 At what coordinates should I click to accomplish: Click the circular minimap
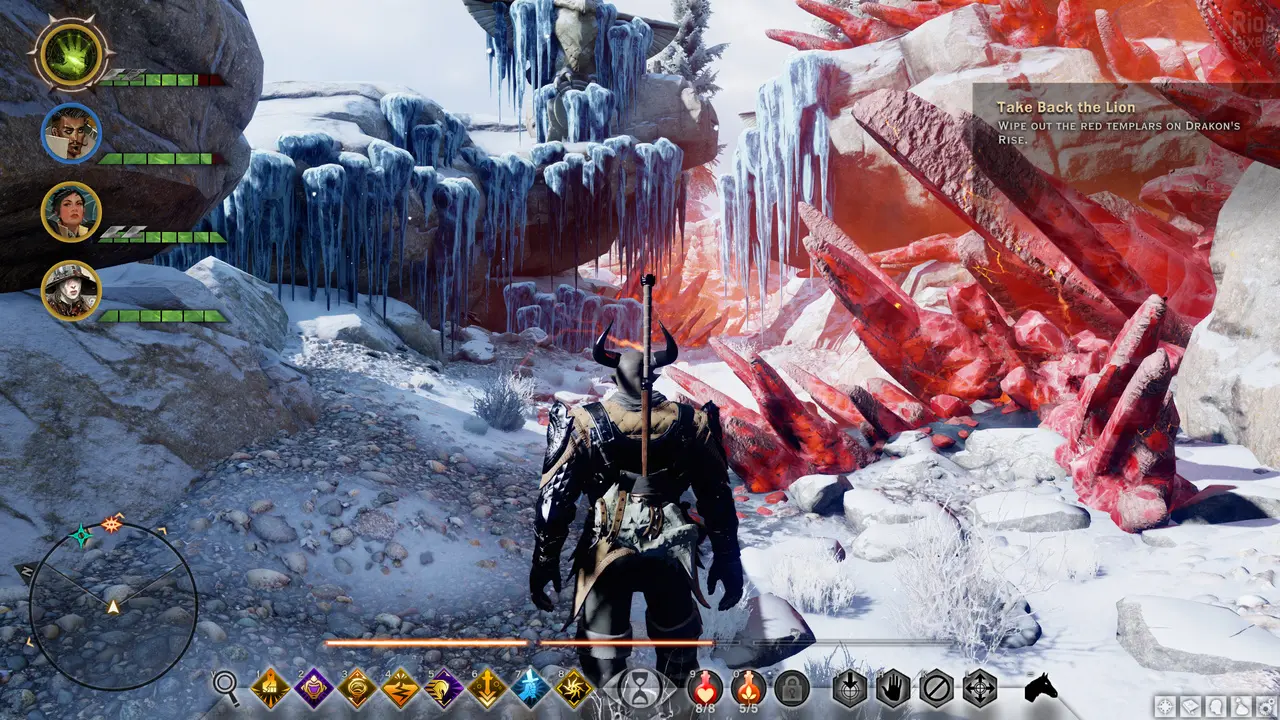click(112, 606)
